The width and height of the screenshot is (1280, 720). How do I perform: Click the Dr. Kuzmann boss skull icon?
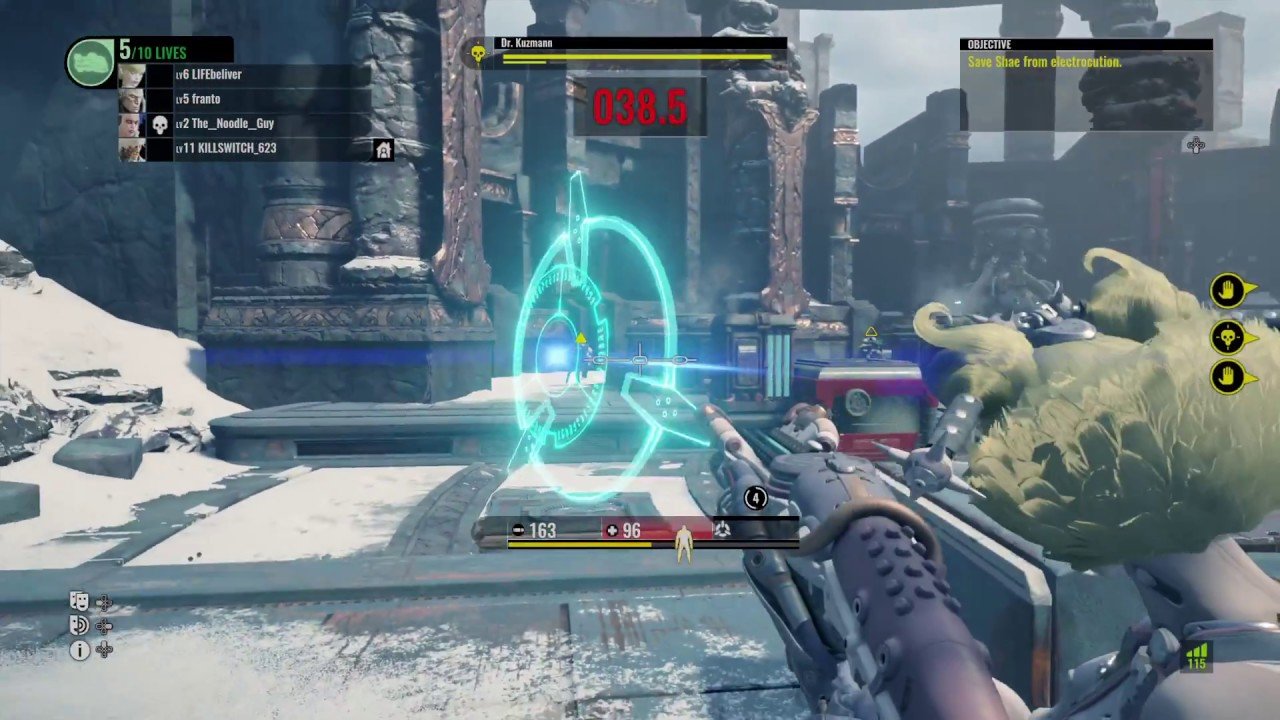pos(478,53)
